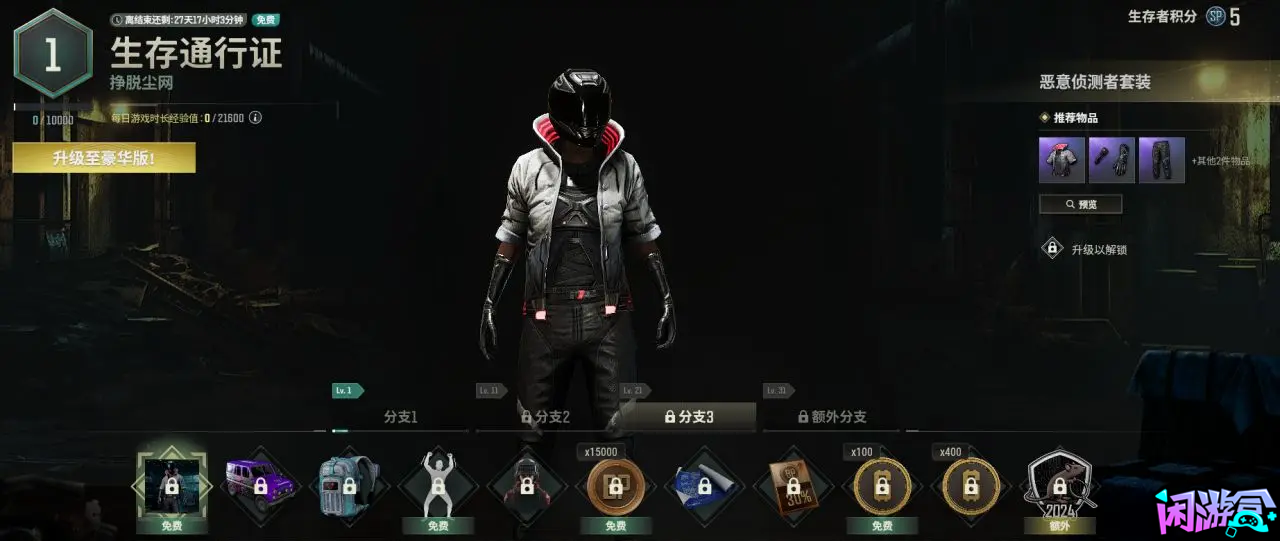Select the blue blueprint reward
Image resolution: width=1280 pixels, height=541 pixels.
click(705, 486)
